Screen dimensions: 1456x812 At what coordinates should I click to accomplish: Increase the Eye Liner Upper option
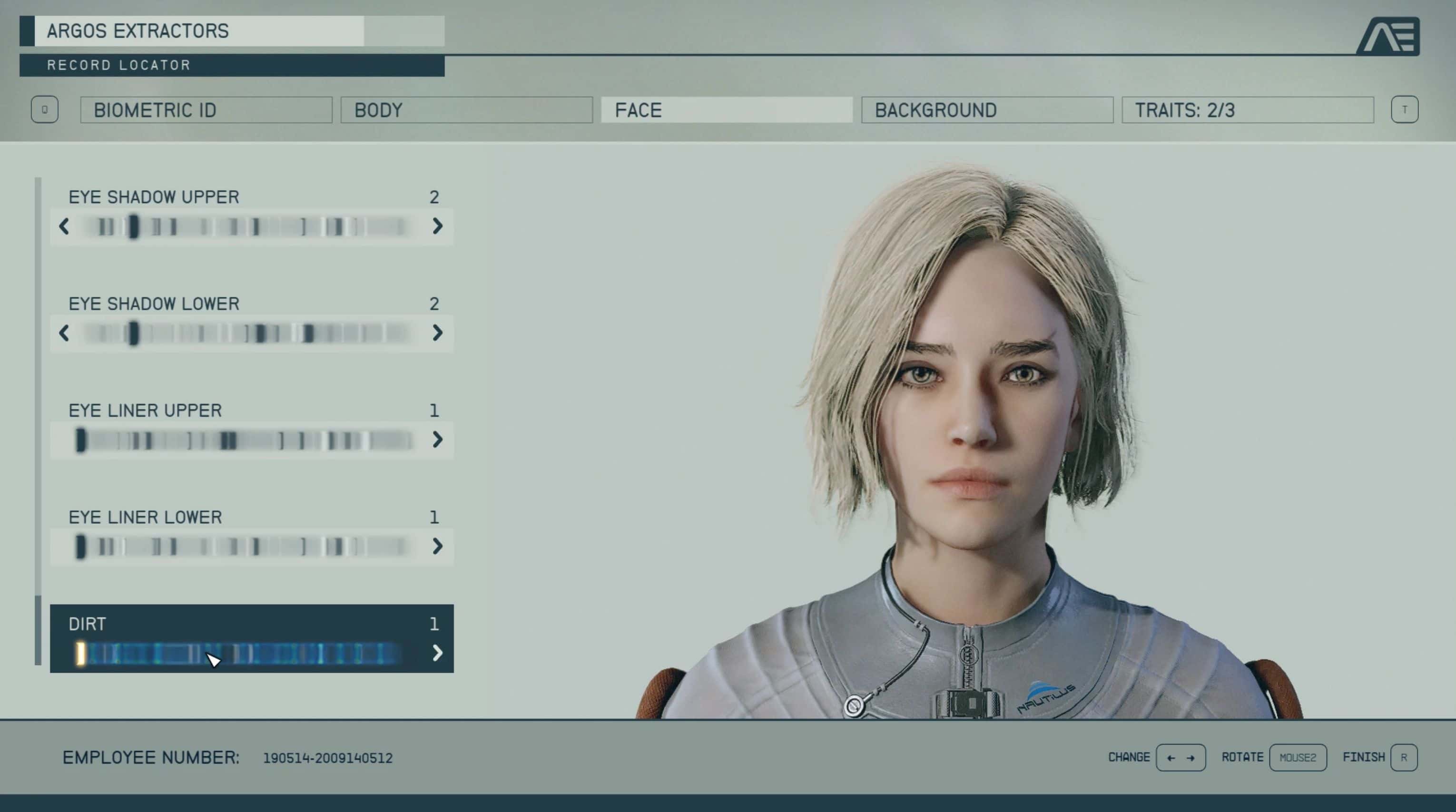click(437, 440)
